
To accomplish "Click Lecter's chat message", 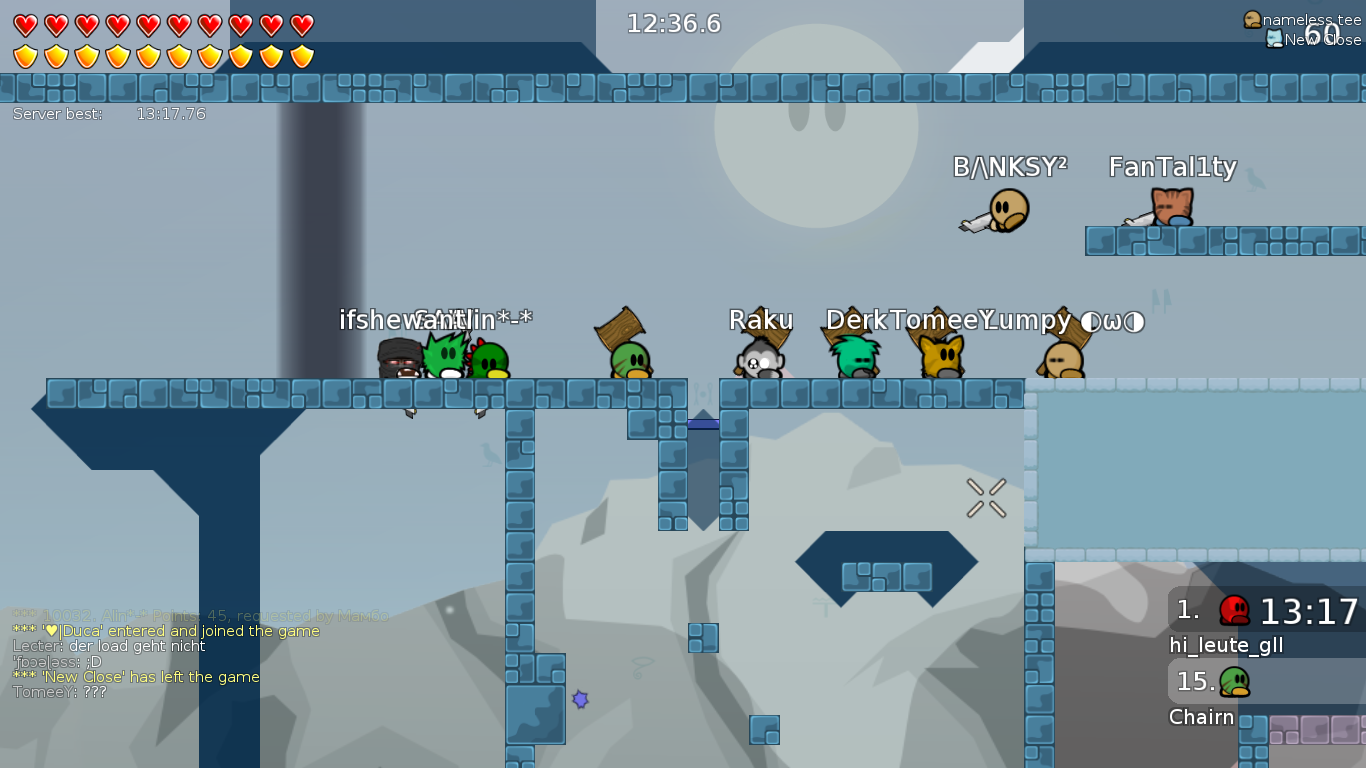I will click(108, 646).
